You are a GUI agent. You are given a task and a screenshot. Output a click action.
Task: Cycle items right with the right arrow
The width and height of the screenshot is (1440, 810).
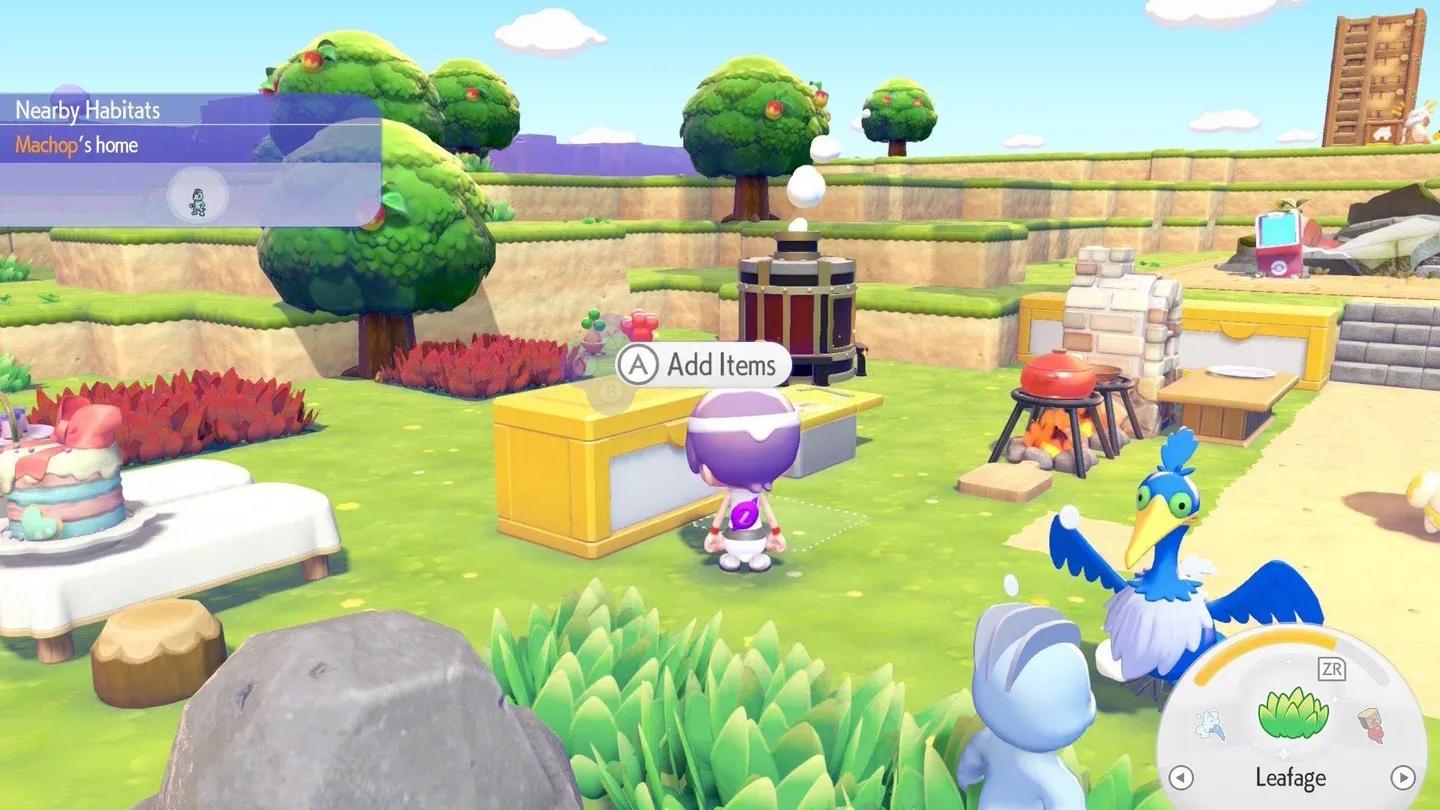tap(1402, 778)
